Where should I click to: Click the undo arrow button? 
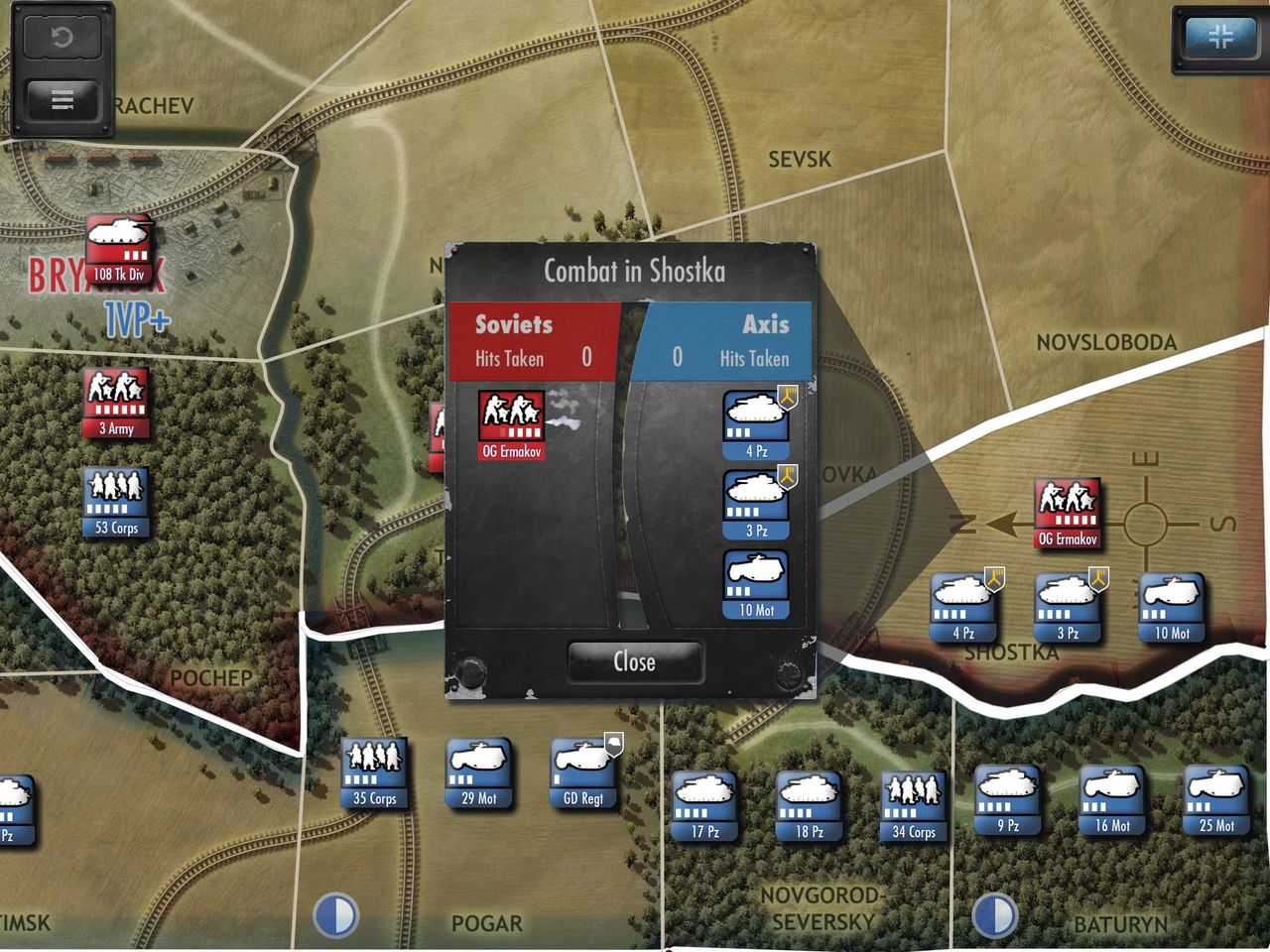[x=62, y=39]
